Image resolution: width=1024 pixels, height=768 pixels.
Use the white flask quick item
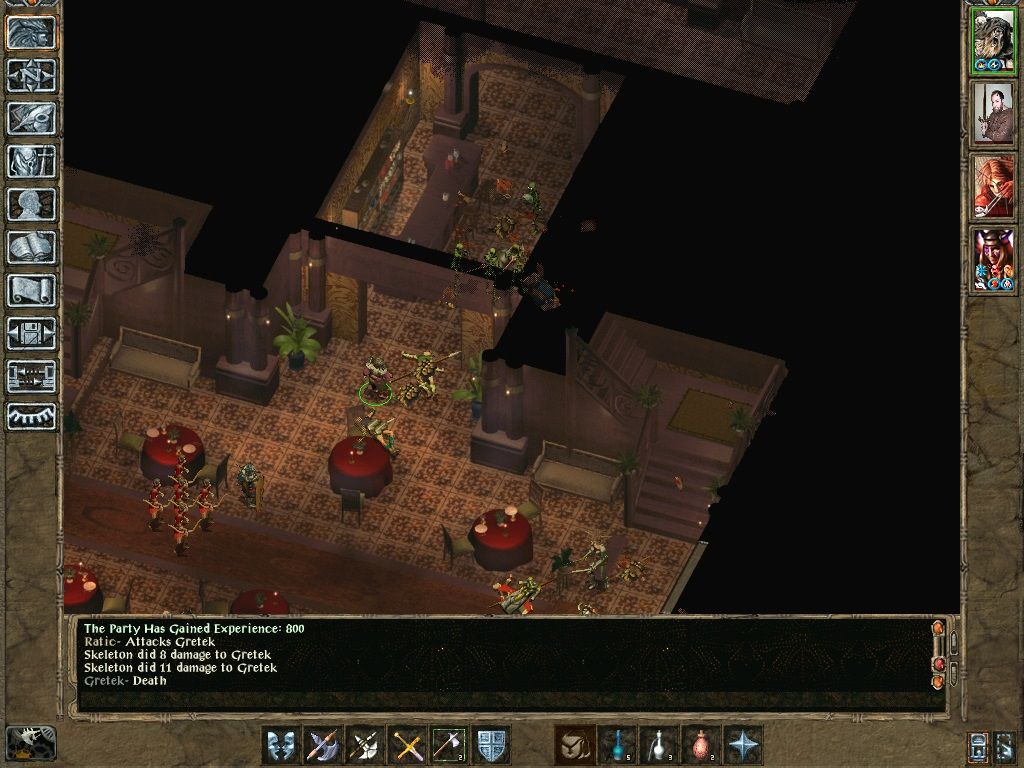659,745
